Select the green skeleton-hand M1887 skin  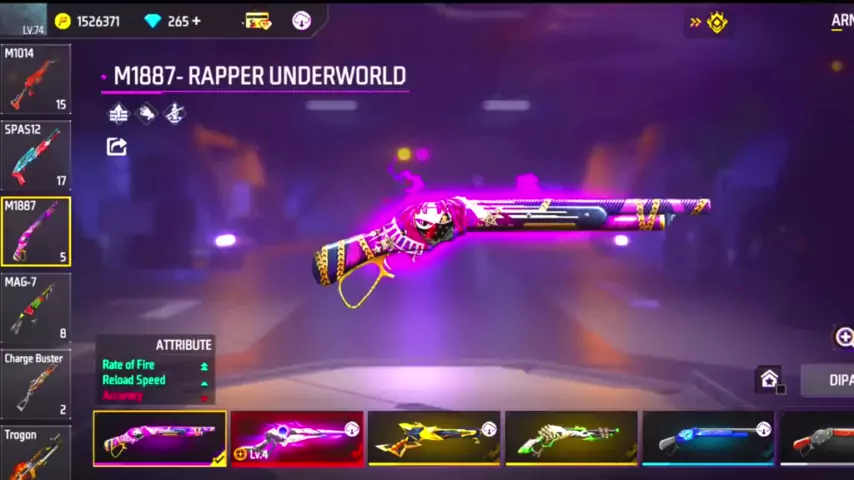571,438
